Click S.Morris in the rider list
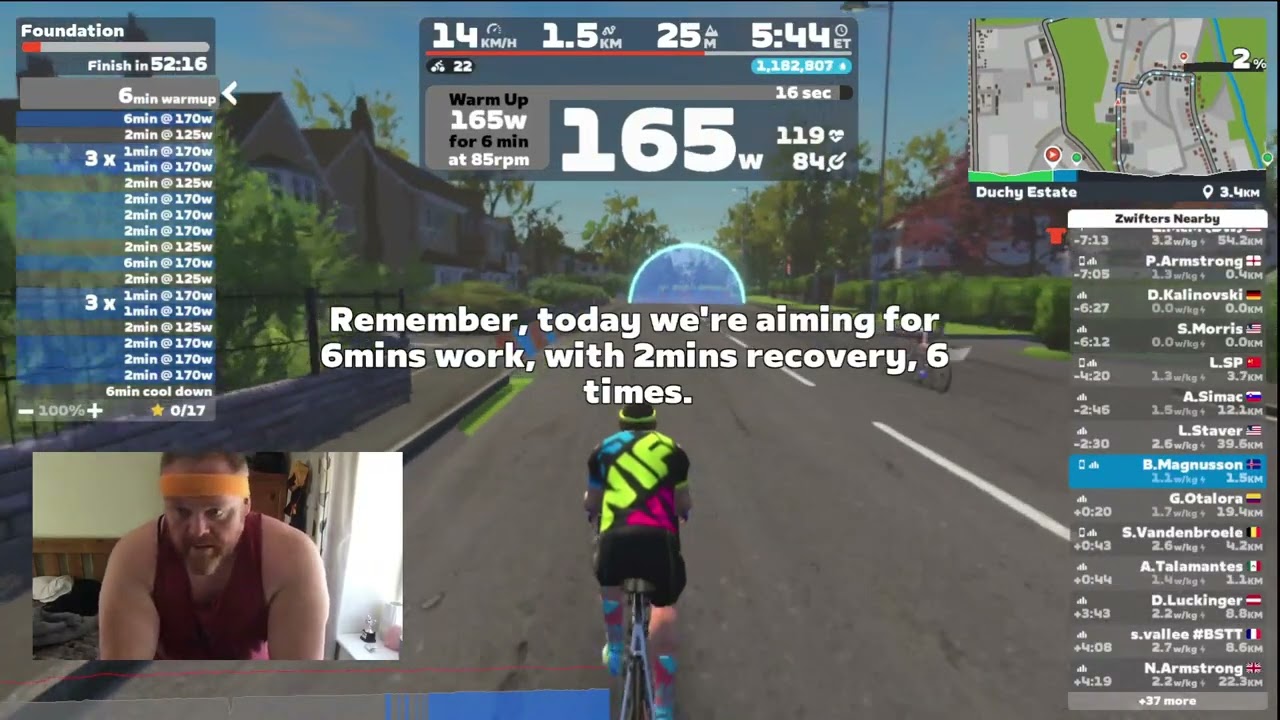Screen dimensions: 1280x720 (x=1167, y=335)
